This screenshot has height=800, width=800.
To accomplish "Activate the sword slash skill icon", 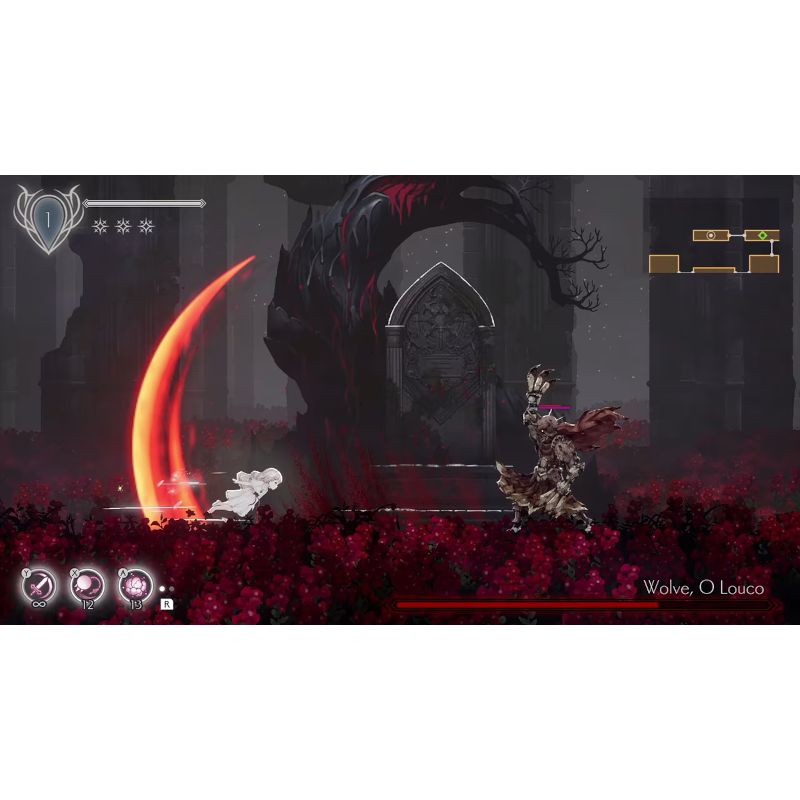I will [40, 584].
